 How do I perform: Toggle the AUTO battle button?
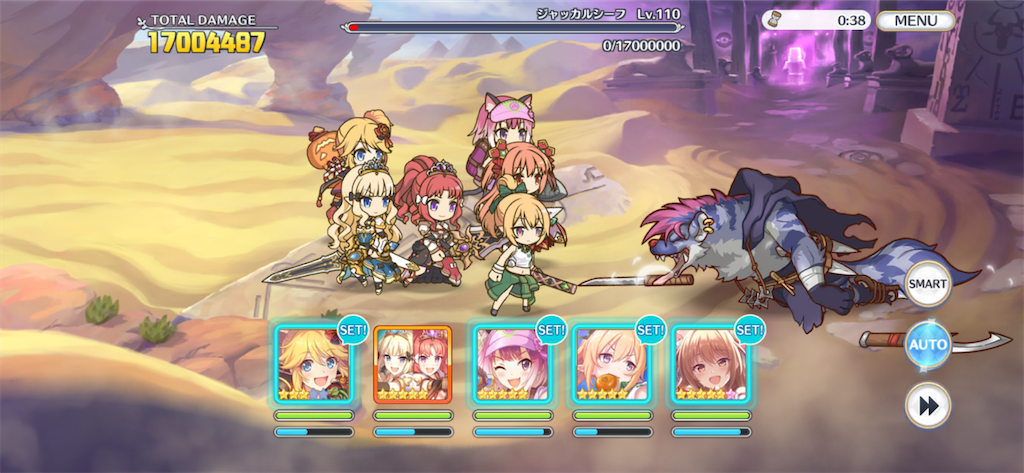[927, 346]
